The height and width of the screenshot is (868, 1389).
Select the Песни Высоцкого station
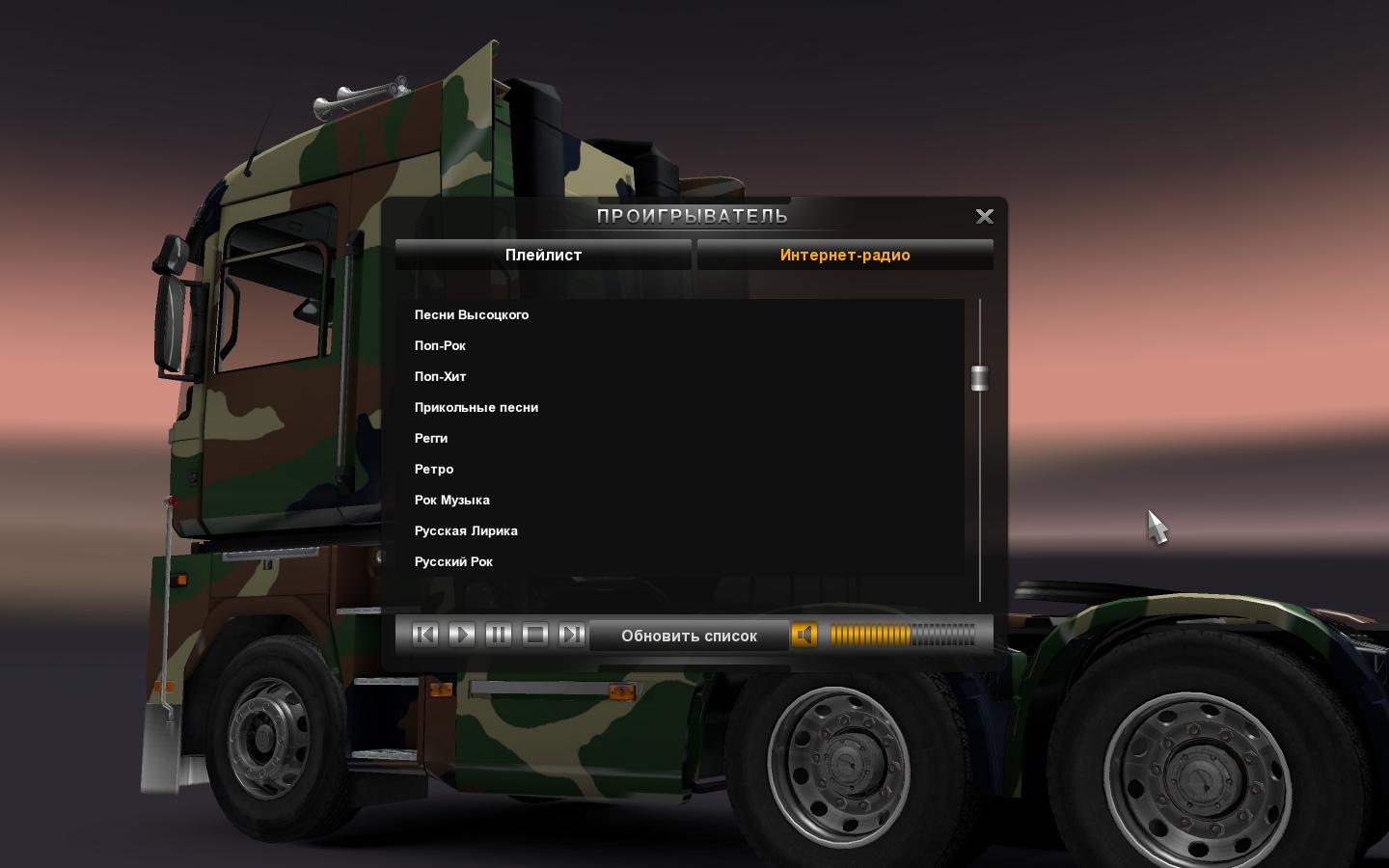point(472,315)
